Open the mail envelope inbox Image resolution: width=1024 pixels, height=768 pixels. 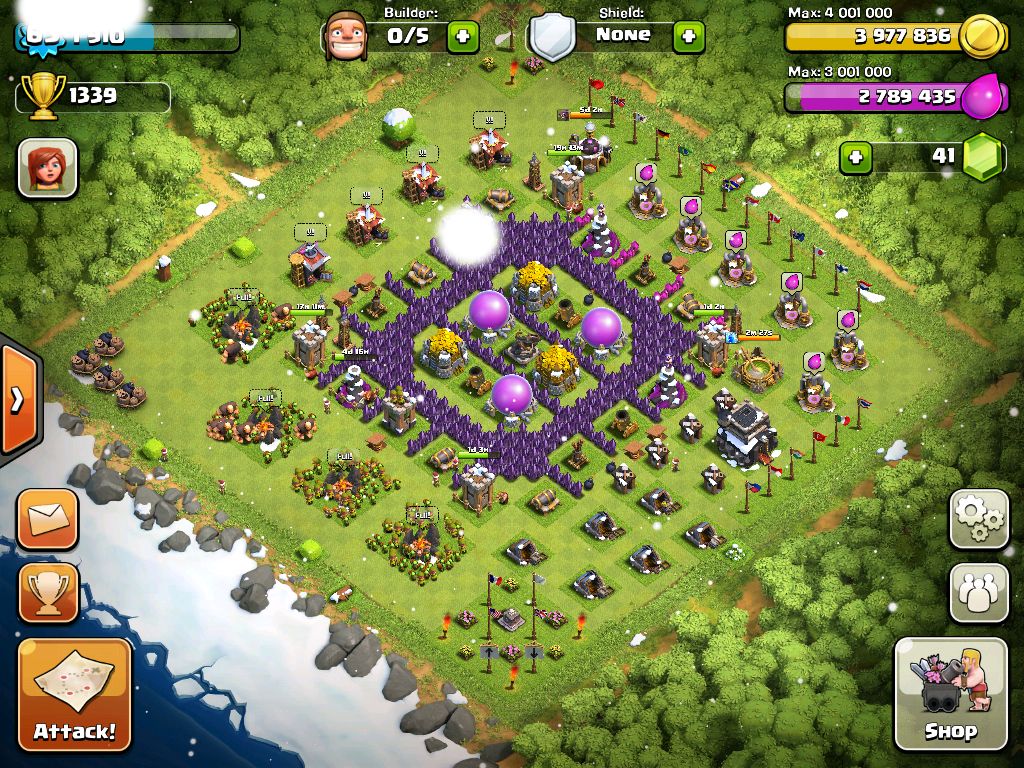47,519
